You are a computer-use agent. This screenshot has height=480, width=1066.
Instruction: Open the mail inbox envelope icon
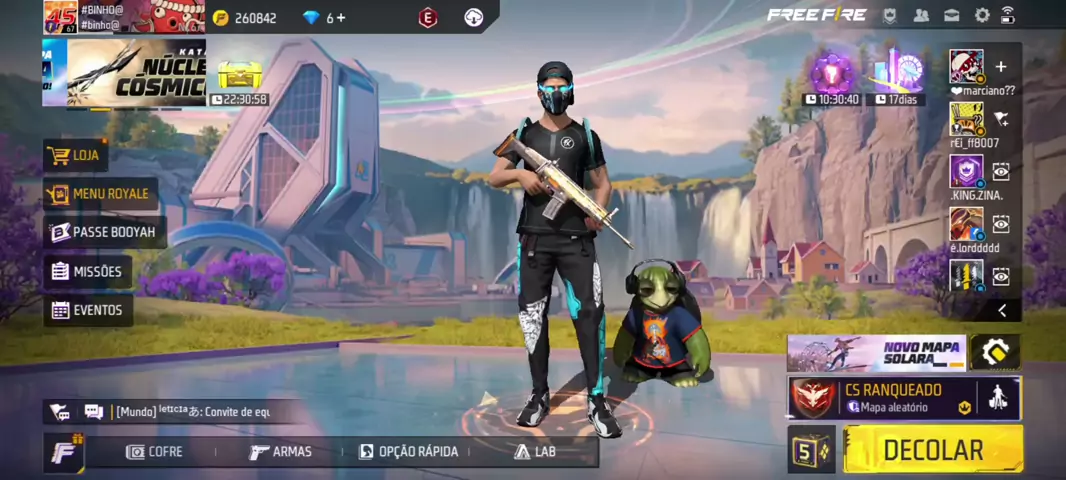click(x=952, y=15)
